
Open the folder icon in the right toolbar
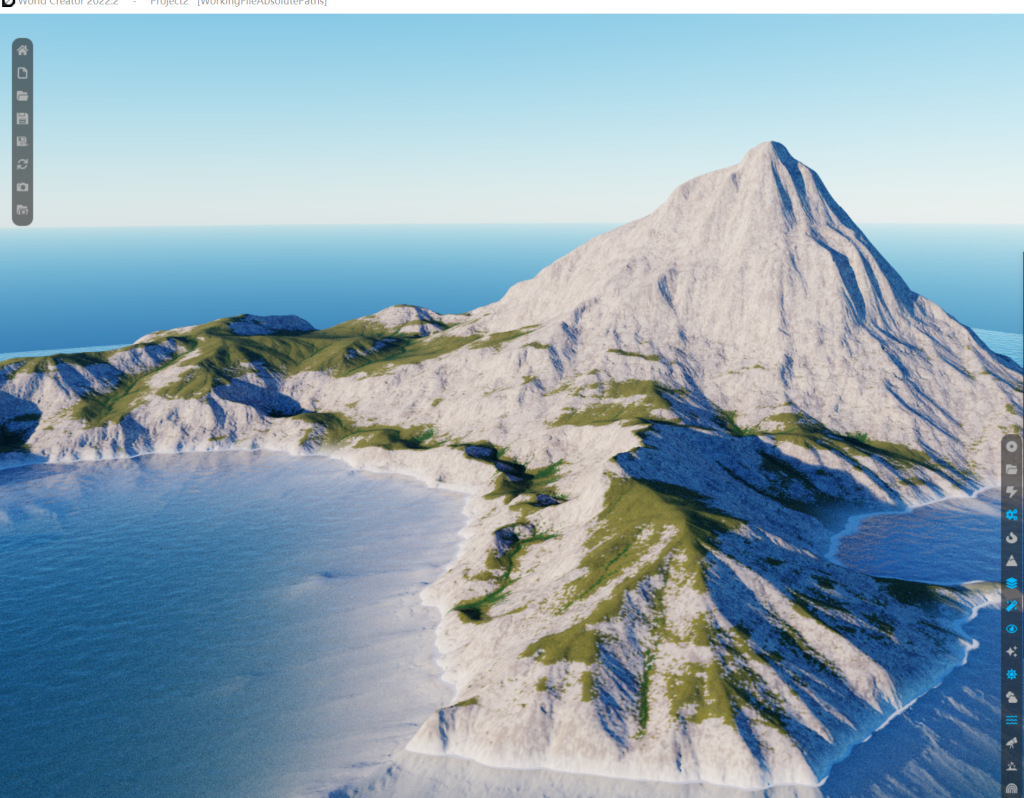coord(1012,469)
